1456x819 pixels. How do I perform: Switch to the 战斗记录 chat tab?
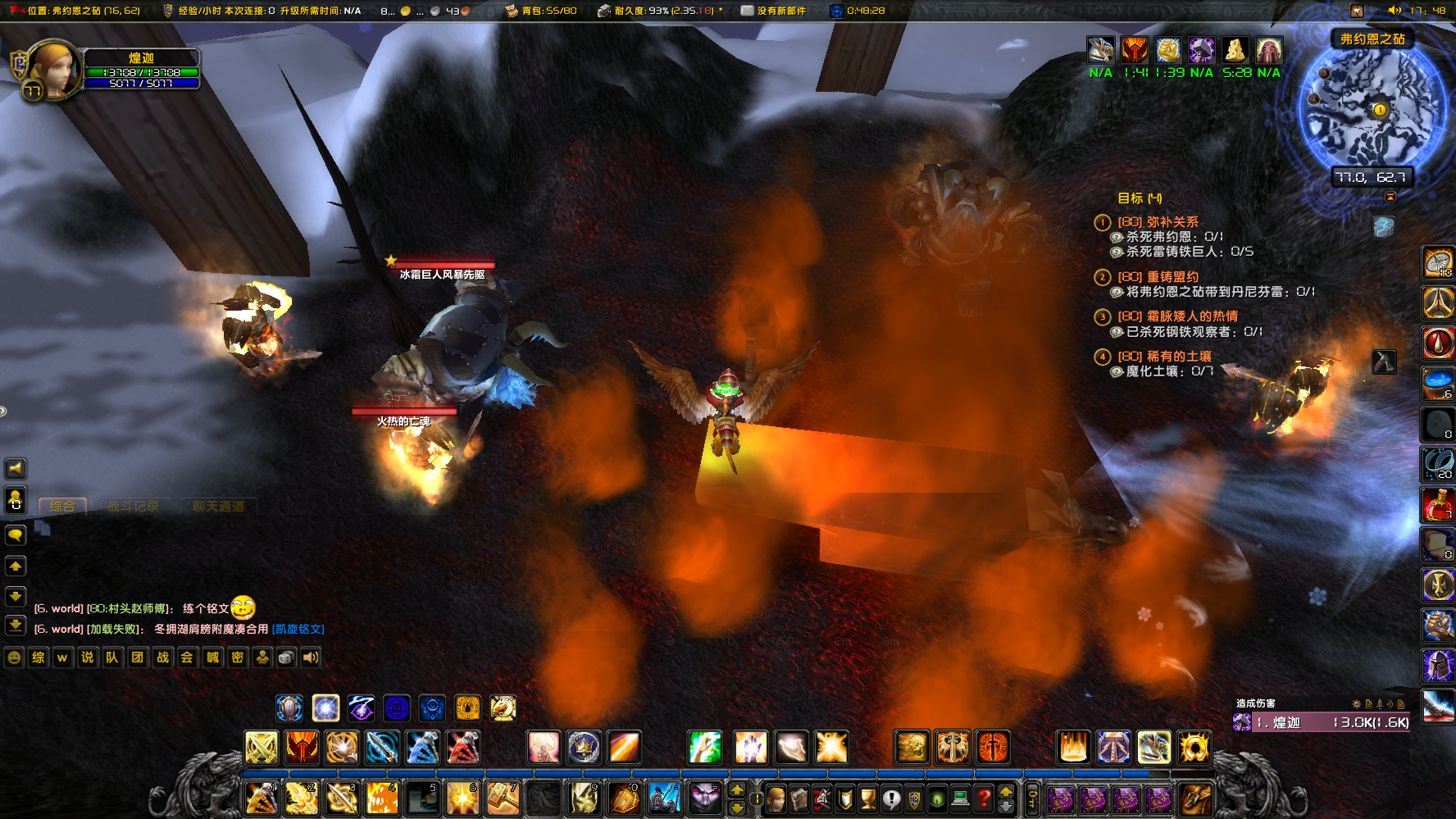tap(134, 506)
